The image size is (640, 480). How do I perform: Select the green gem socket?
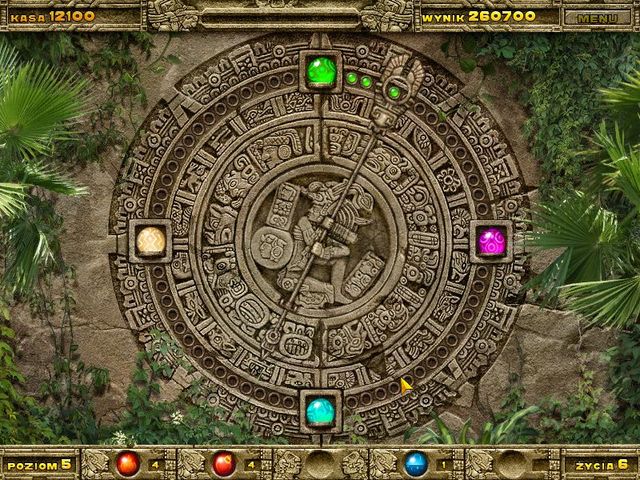coord(321,73)
